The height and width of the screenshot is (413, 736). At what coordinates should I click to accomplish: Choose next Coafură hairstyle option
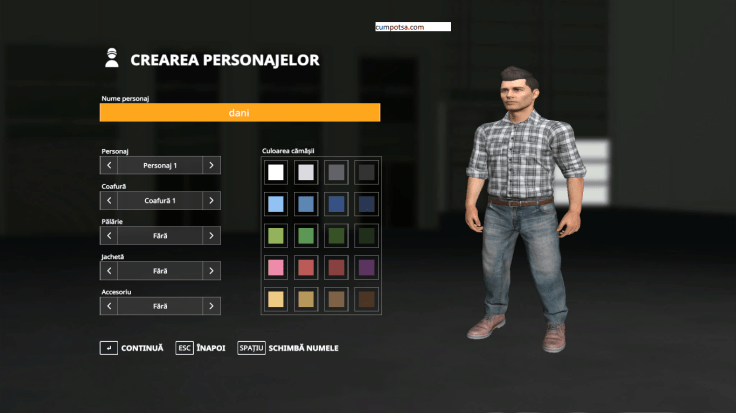pyautogui.click(x=211, y=200)
